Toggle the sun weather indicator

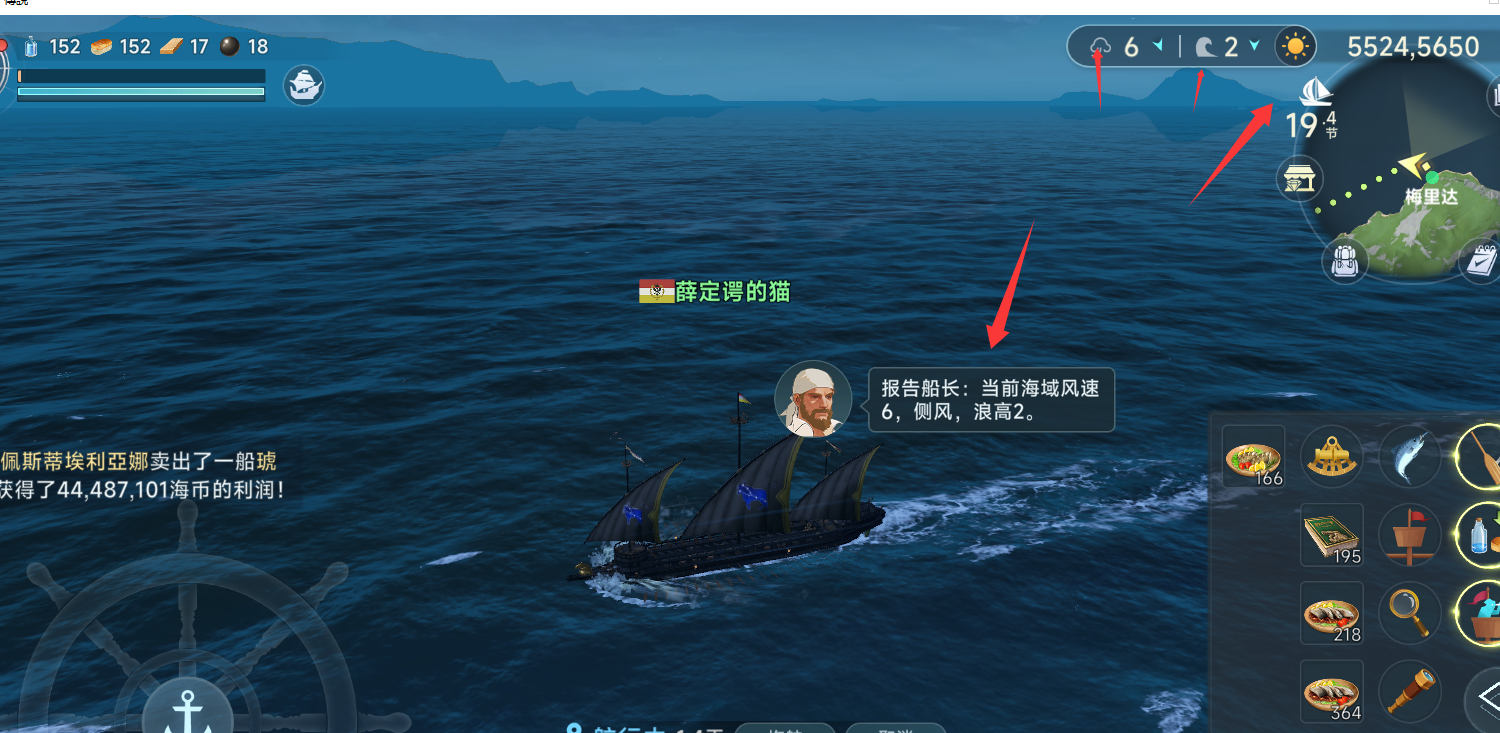(1296, 46)
